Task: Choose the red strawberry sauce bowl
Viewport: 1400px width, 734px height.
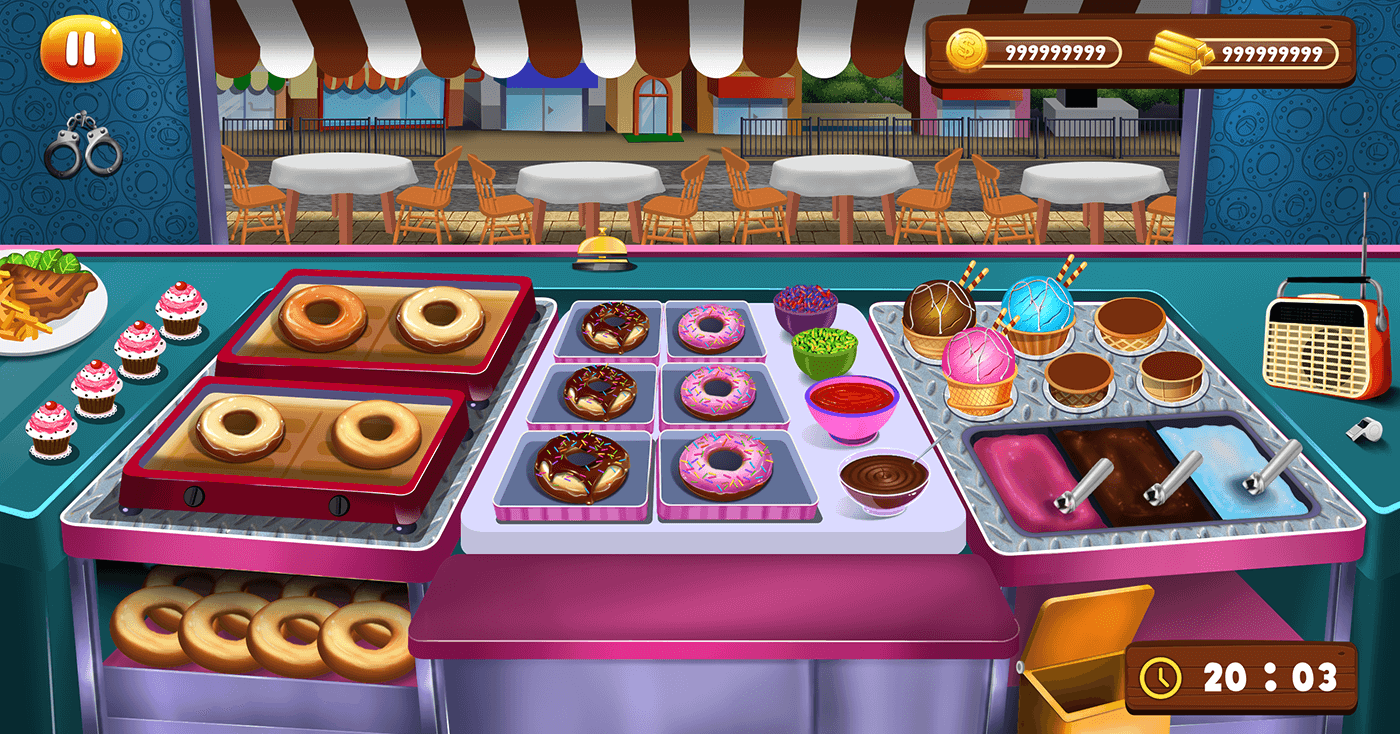Action: (x=851, y=405)
